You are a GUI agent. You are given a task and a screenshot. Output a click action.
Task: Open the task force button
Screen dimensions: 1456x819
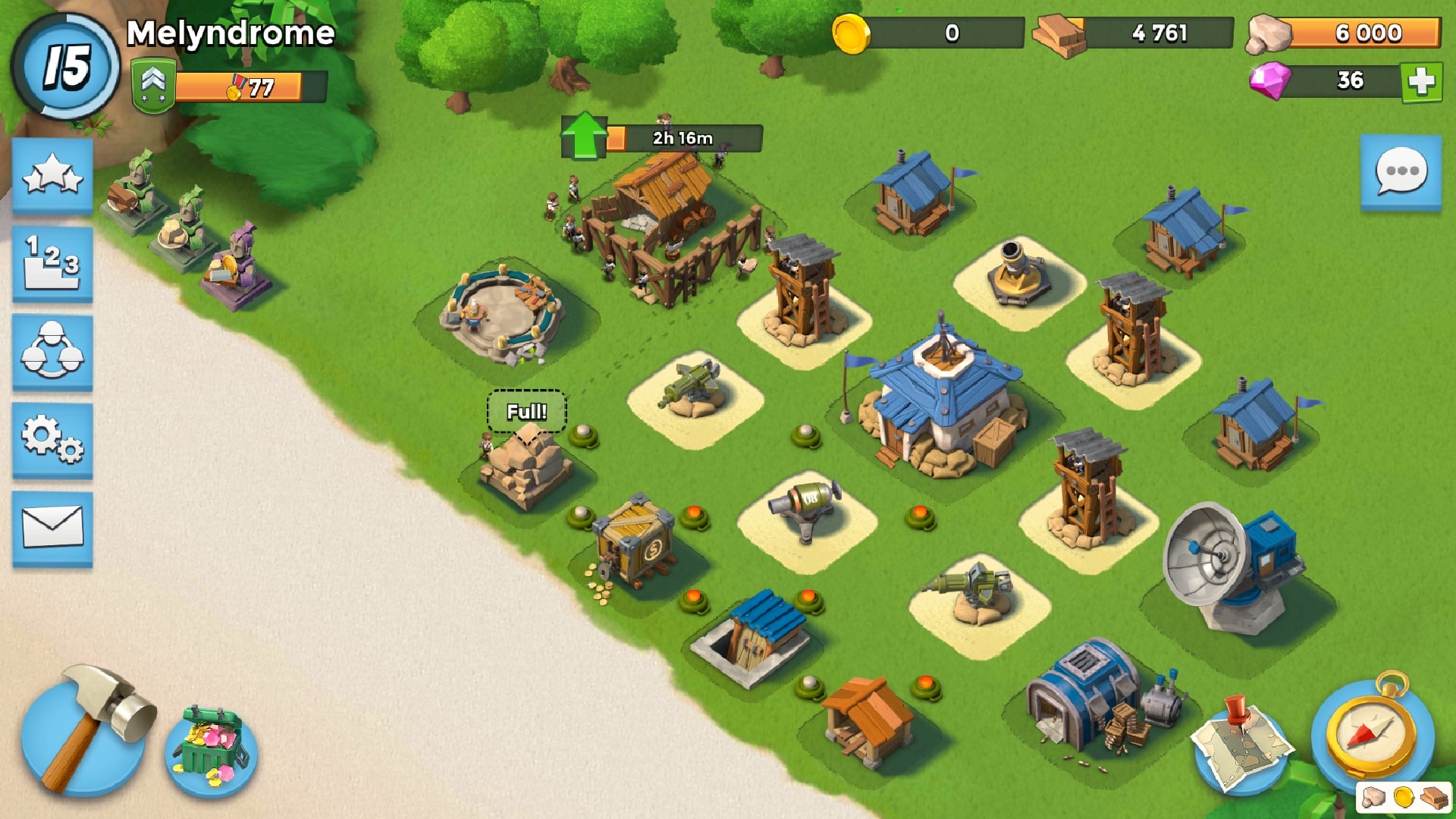coord(52,352)
